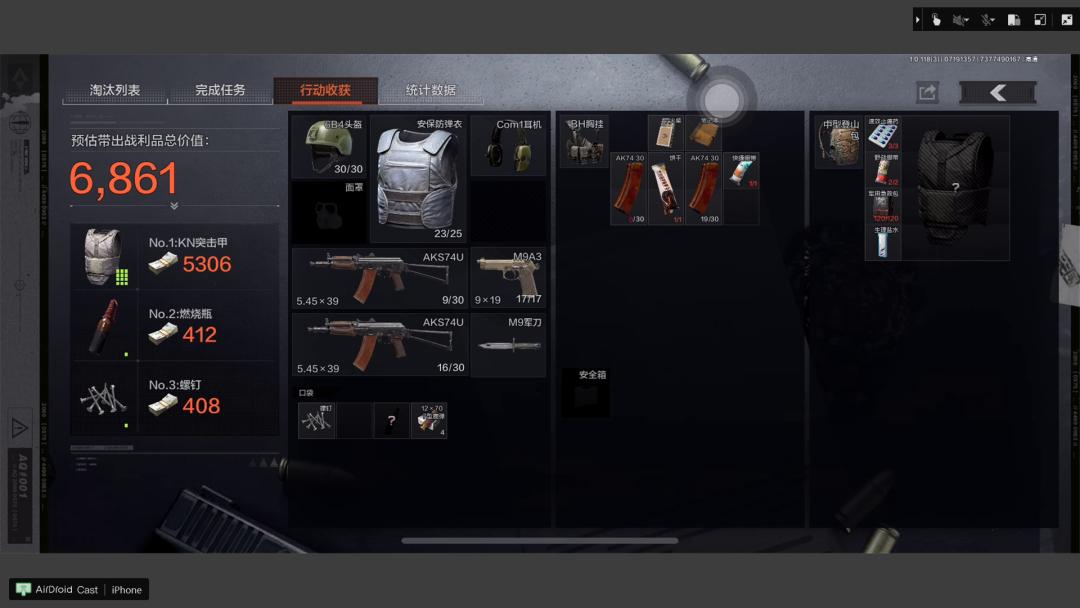The width and height of the screenshot is (1080, 608).
Task: Select the BH胸挂 chest rig slot
Action: [583, 141]
